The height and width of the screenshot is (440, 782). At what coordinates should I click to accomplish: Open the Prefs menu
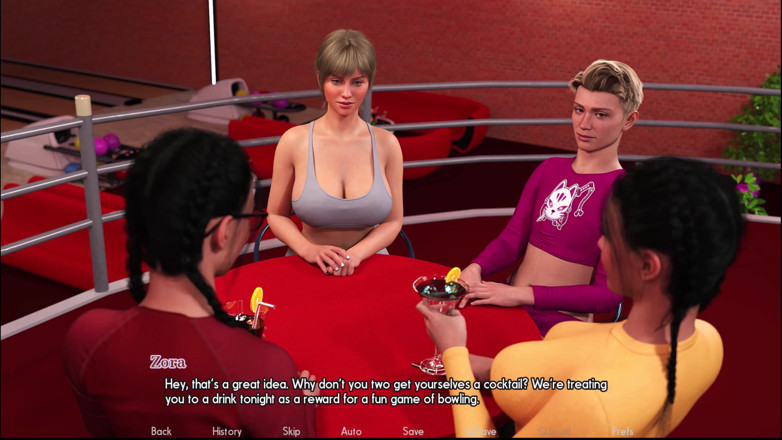coord(622,431)
